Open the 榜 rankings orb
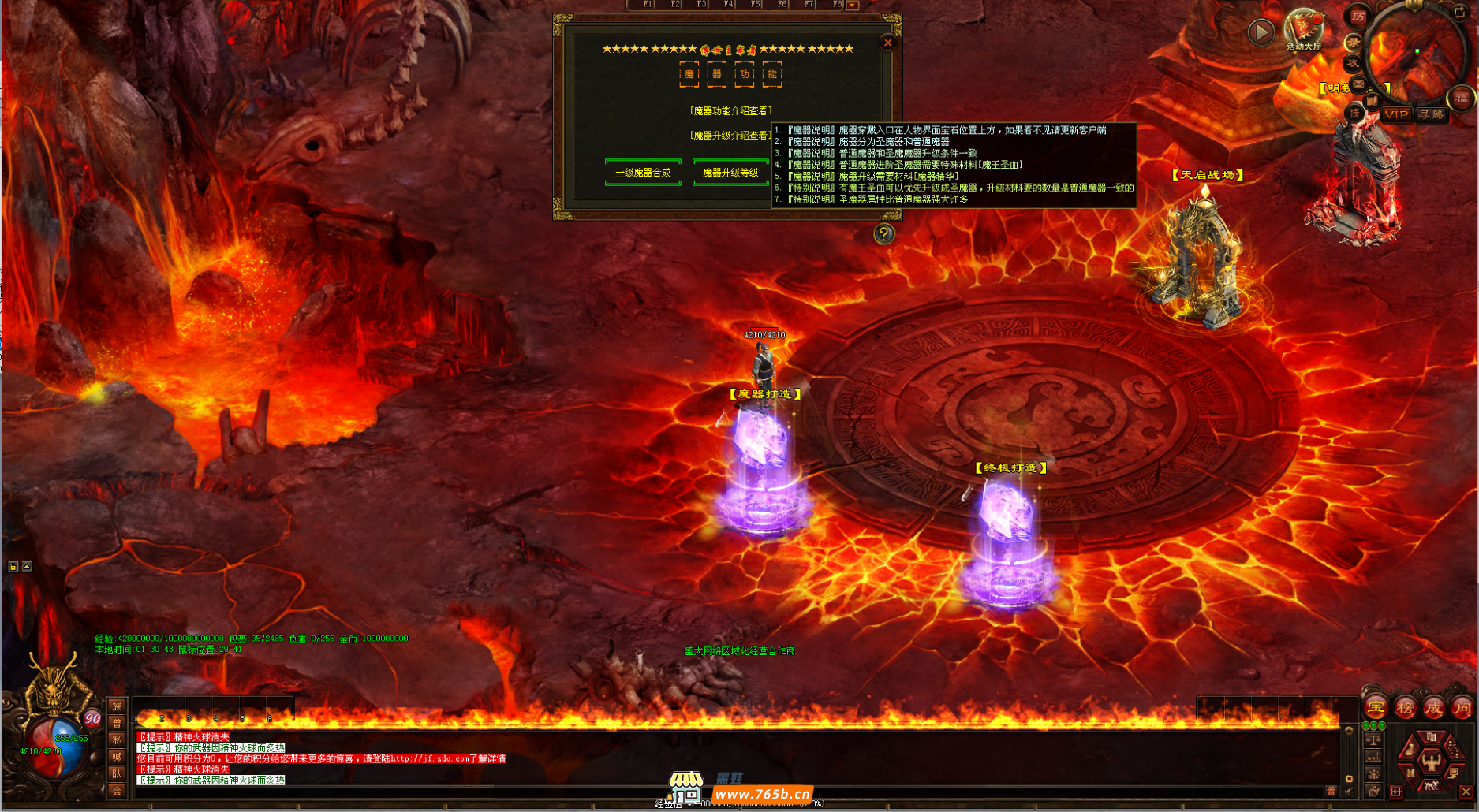This screenshot has width=1479, height=812. (x=1405, y=707)
